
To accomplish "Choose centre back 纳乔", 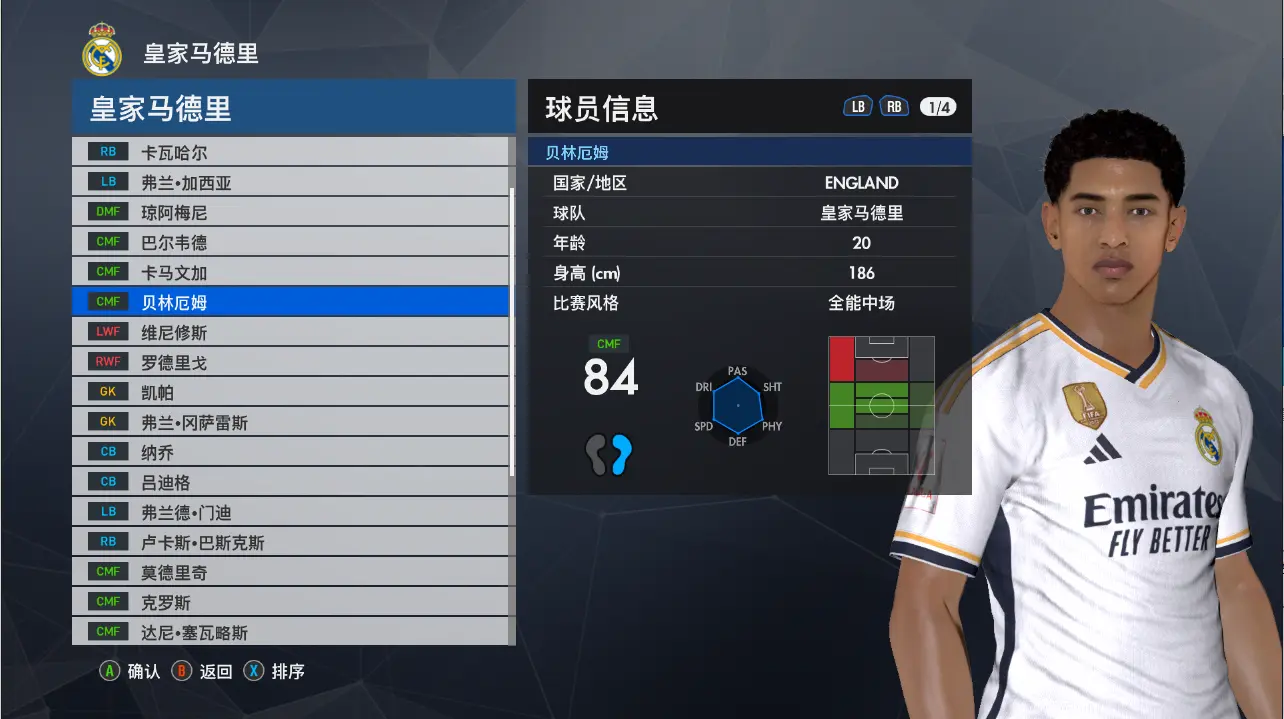I will [x=290, y=452].
